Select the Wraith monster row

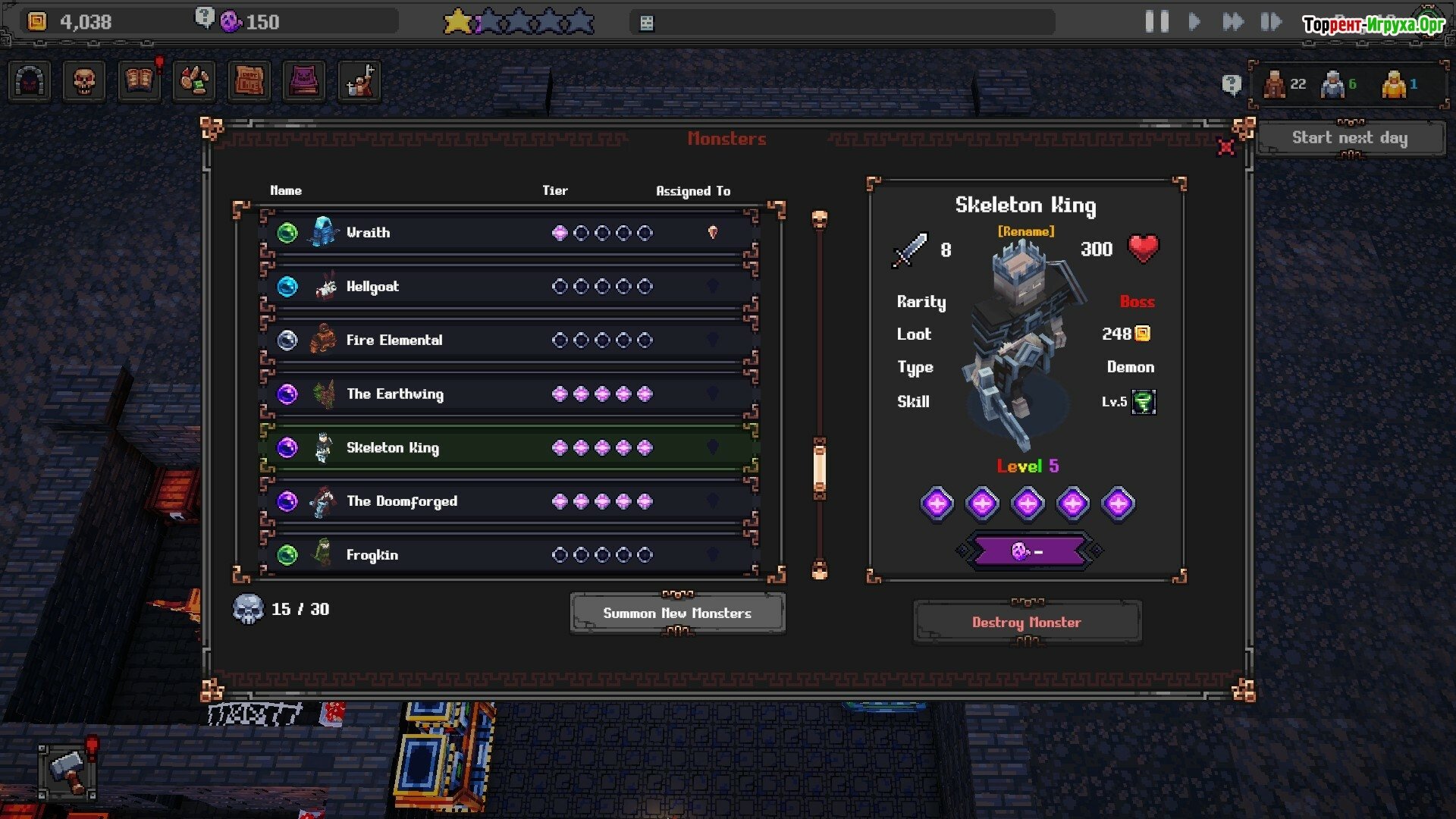coord(508,233)
